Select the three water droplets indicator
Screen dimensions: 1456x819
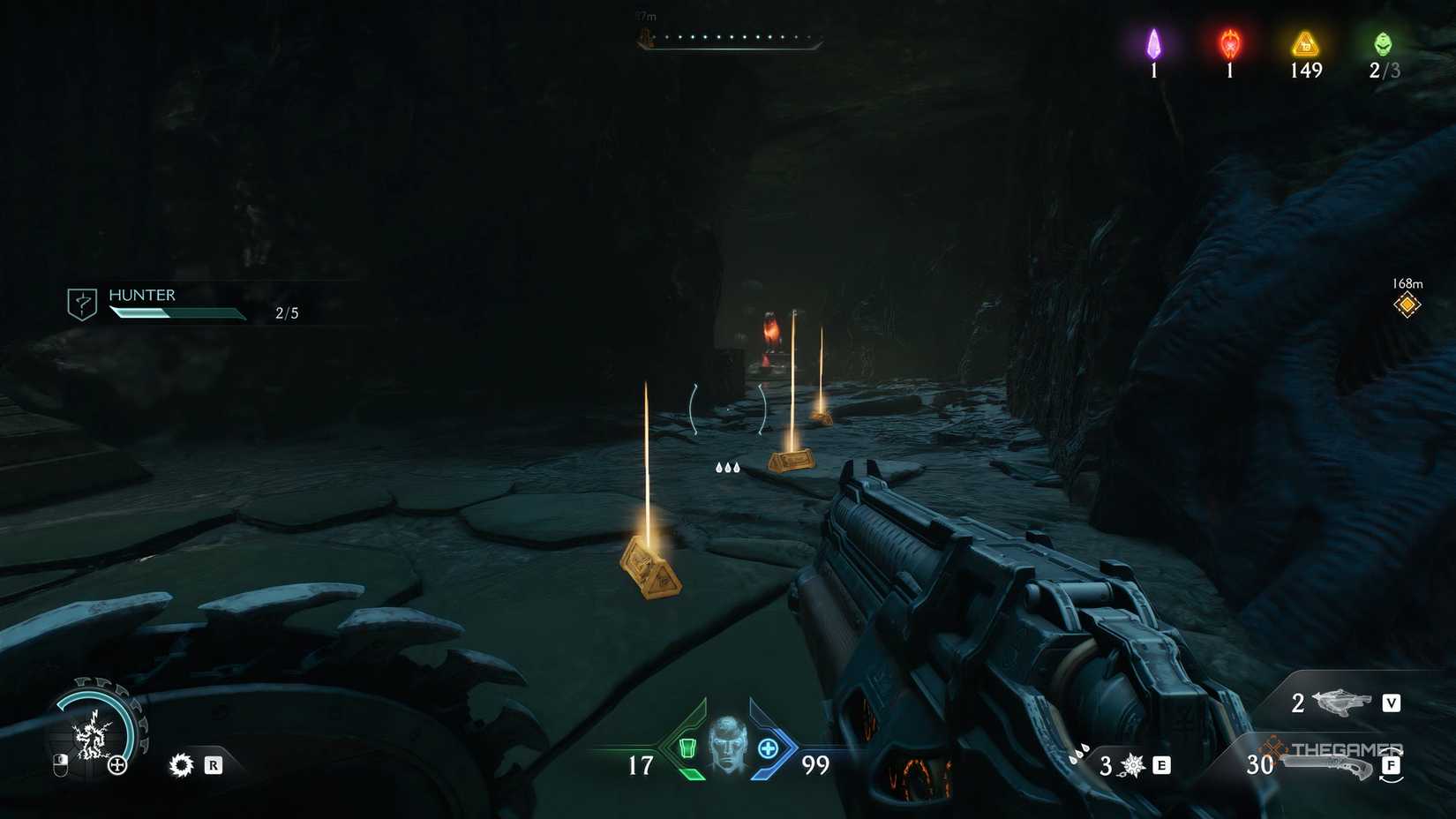(727, 466)
